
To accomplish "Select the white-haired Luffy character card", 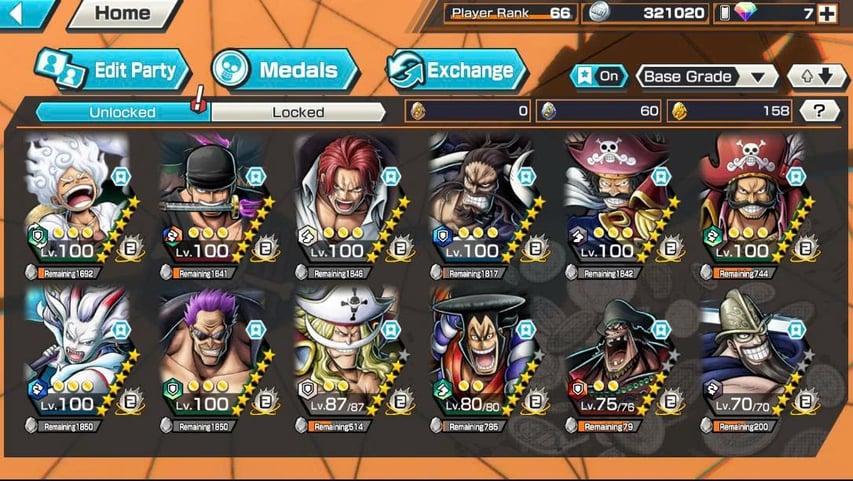I will click(77, 200).
